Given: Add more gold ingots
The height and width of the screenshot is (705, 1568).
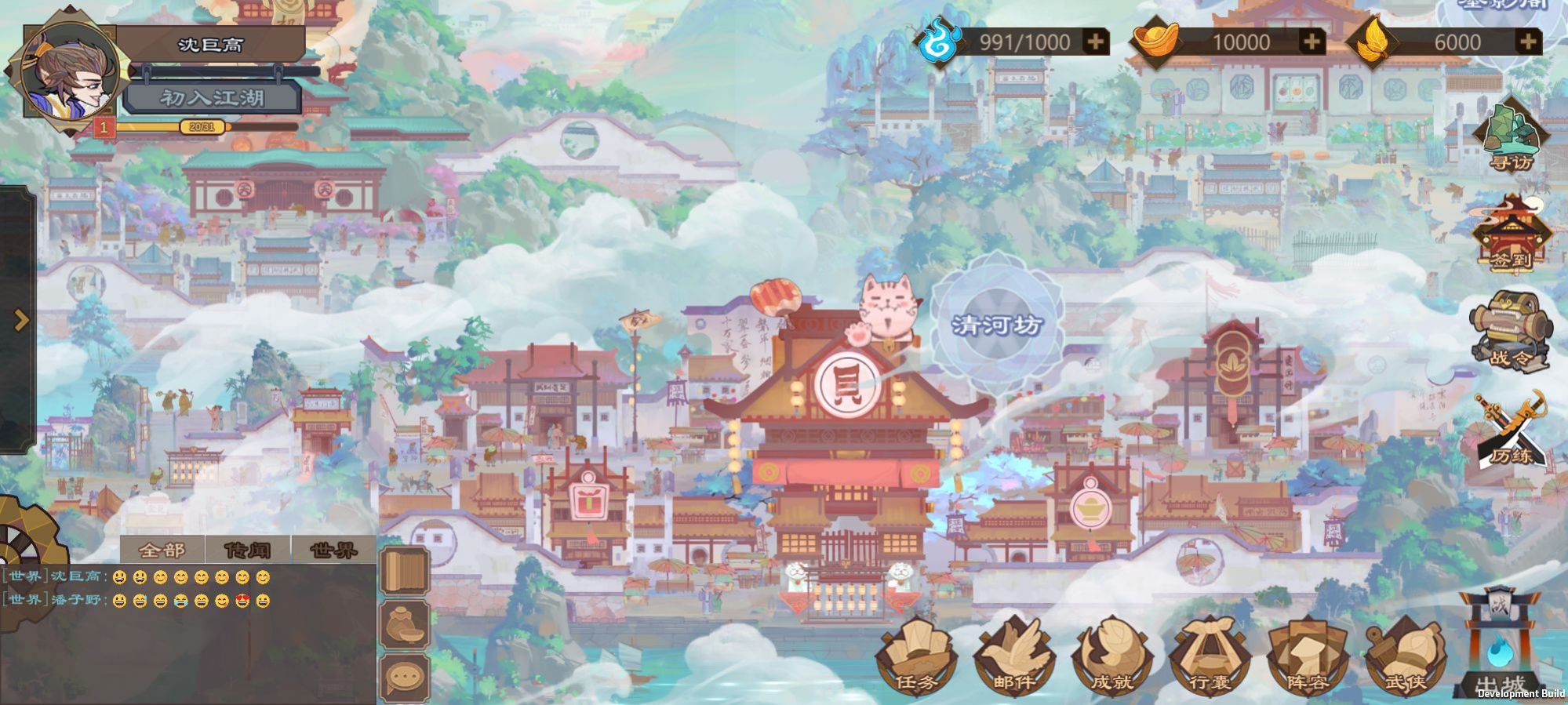Looking at the screenshot, I should point(1311,42).
